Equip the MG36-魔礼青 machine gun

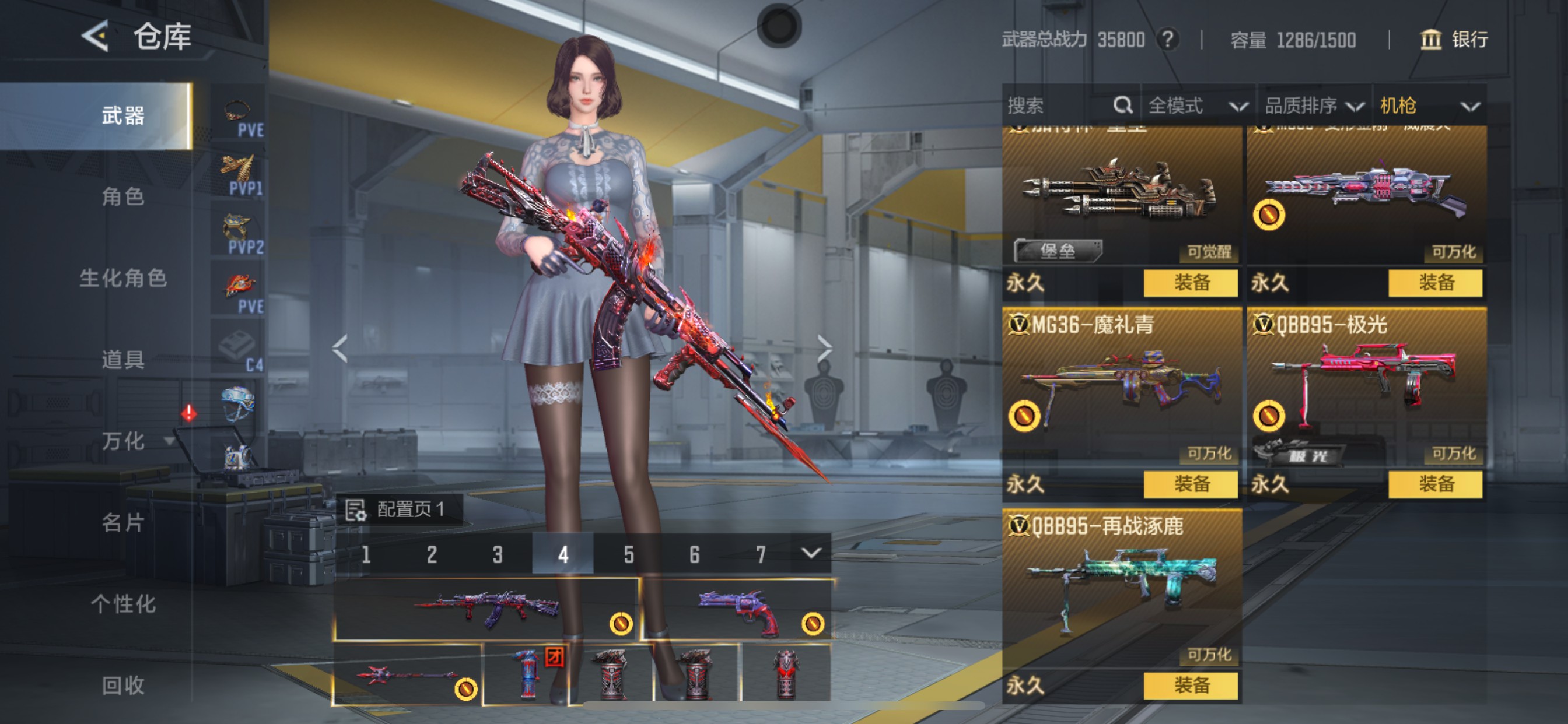point(1191,484)
